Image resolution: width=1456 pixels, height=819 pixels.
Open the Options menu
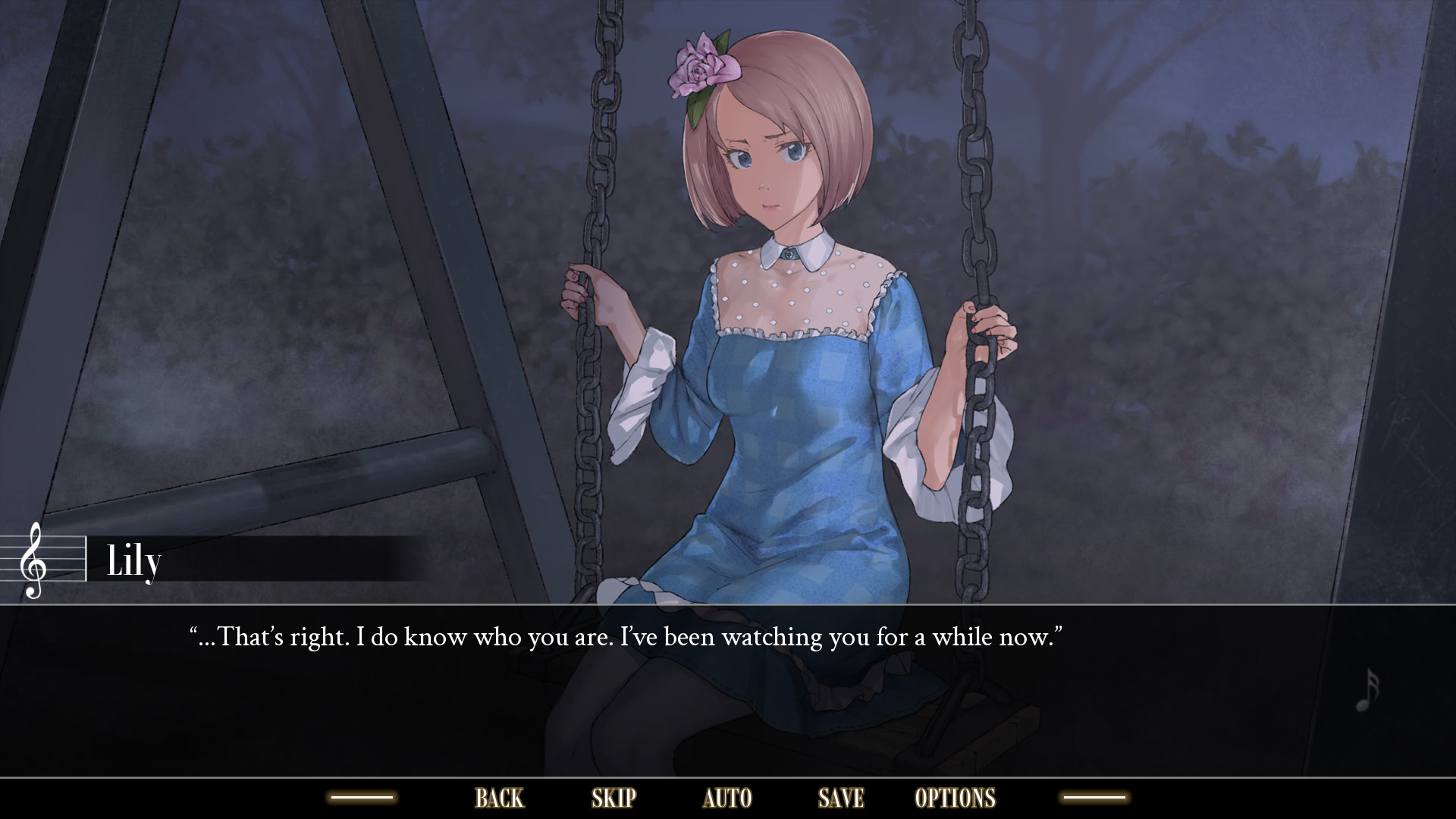click(x=955, y=798)
